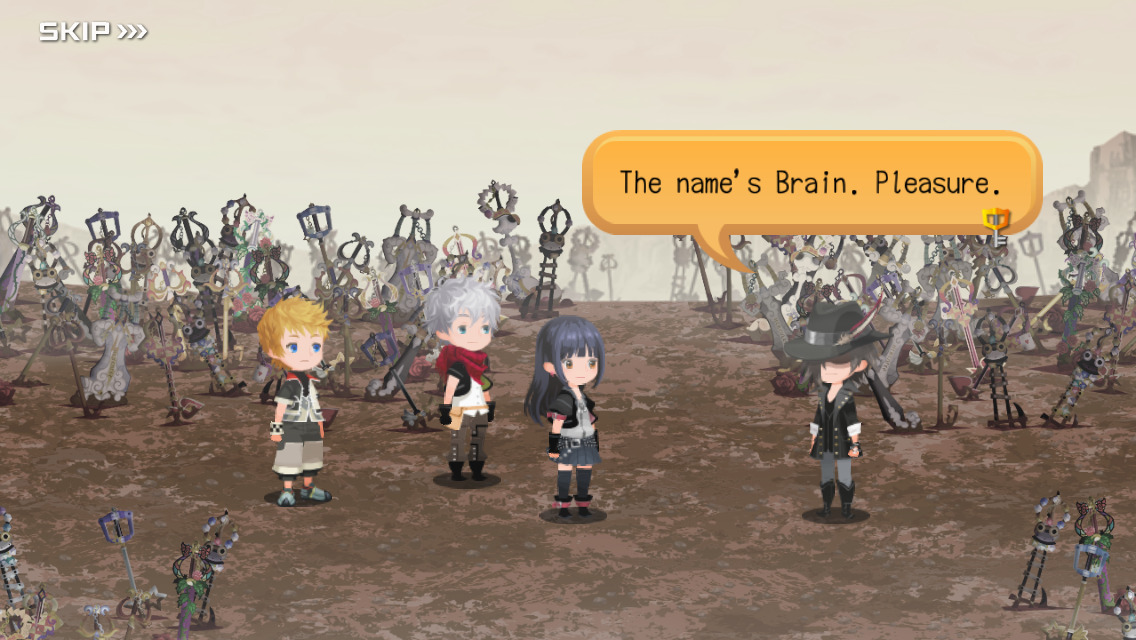Viewport: 1136px width, 640px height.
Task: Advance dialogue via the keyblade icon
Action: (996, 227)
